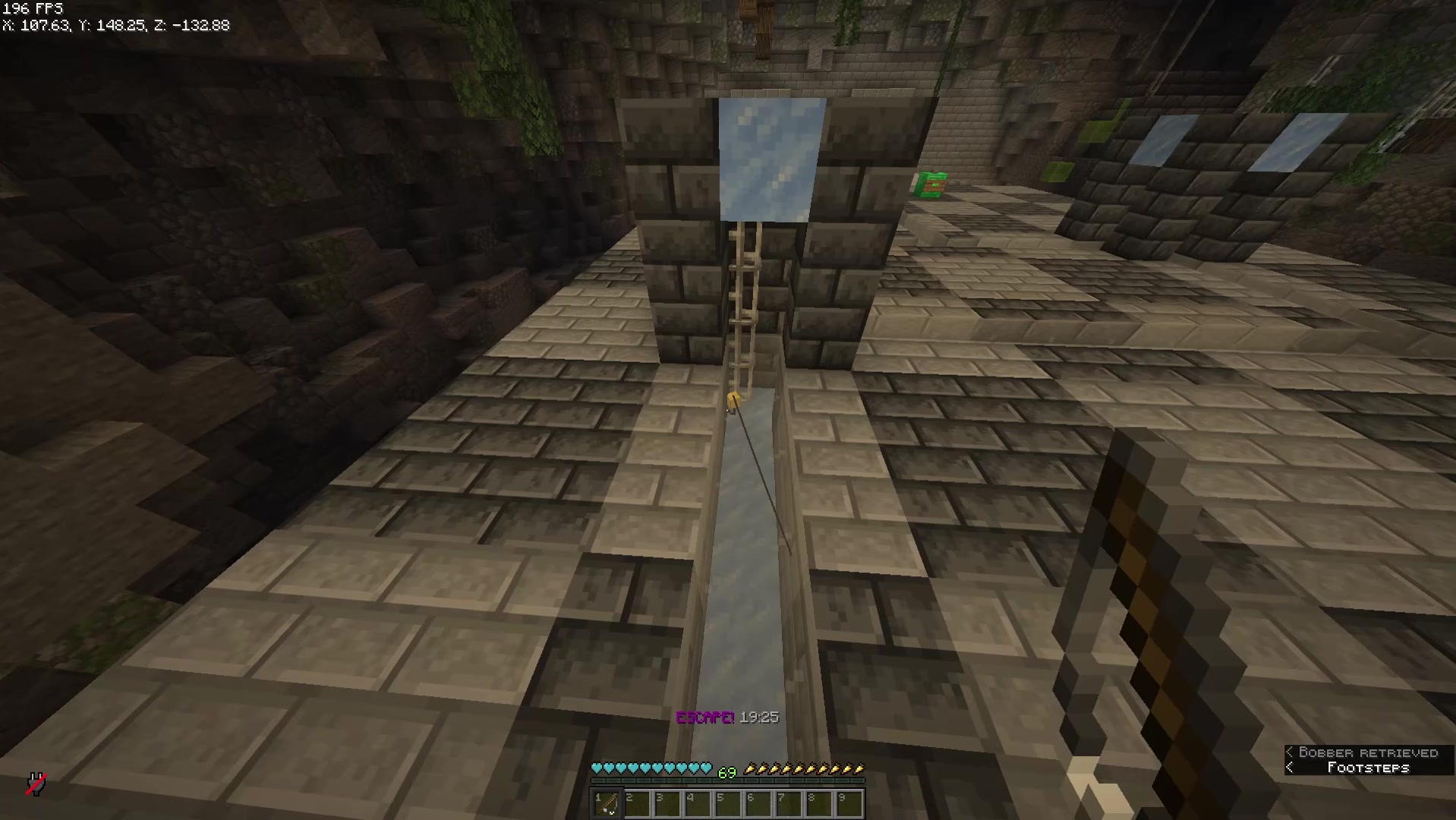The height and width of the screenshot is (820, 1456).
Task: Click the rightmost golden armor icon
Action: (860, 768)
